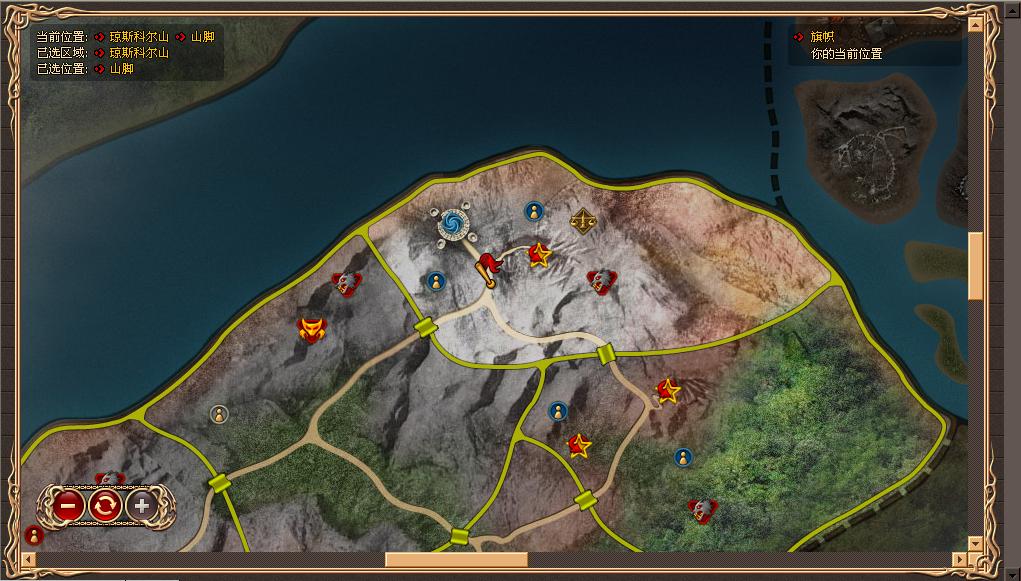Screen dimensions: 1021x581
Task: Select the golden scales marker on the map
Action: [x=582, y=220]
